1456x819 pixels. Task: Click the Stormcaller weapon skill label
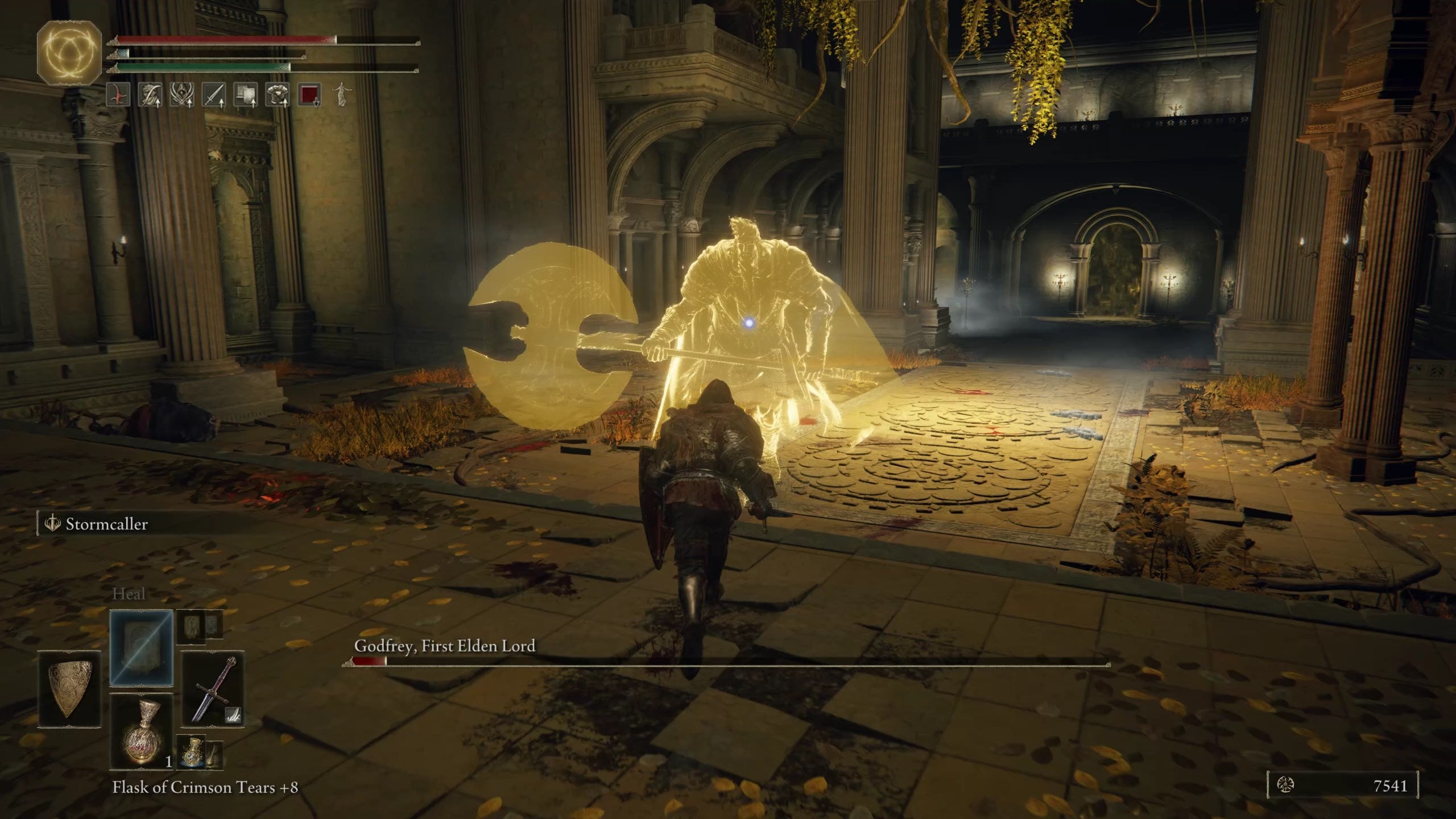click(x=106, y=524)
